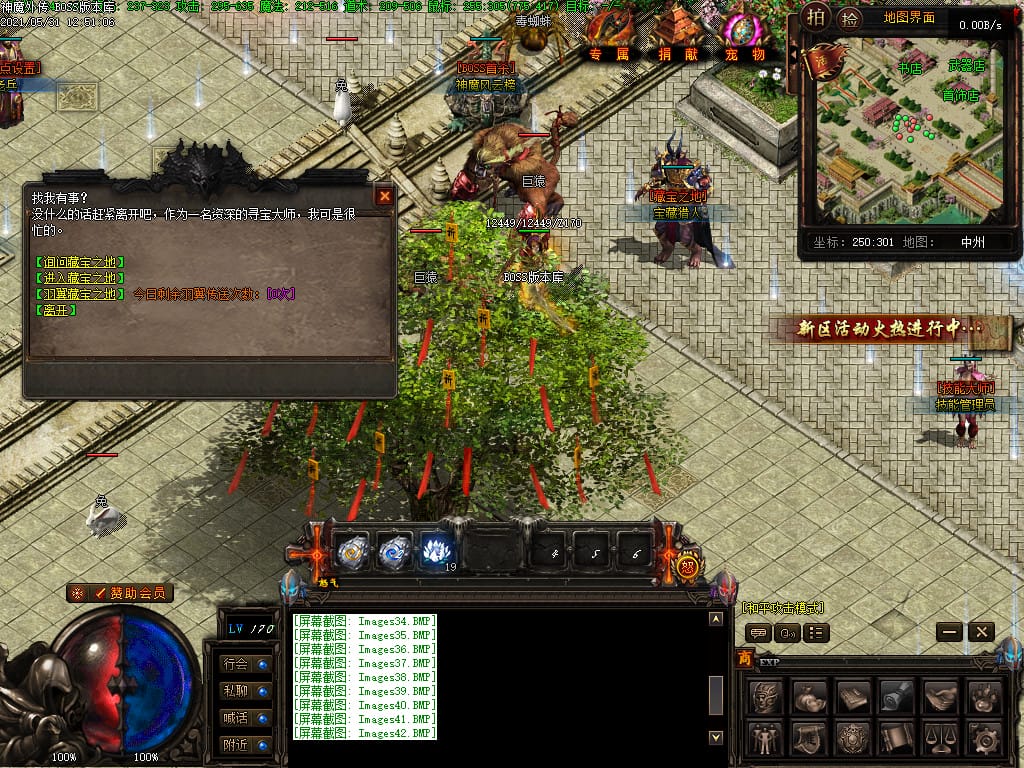Close the NPC dialogue window

pos(384,196)
